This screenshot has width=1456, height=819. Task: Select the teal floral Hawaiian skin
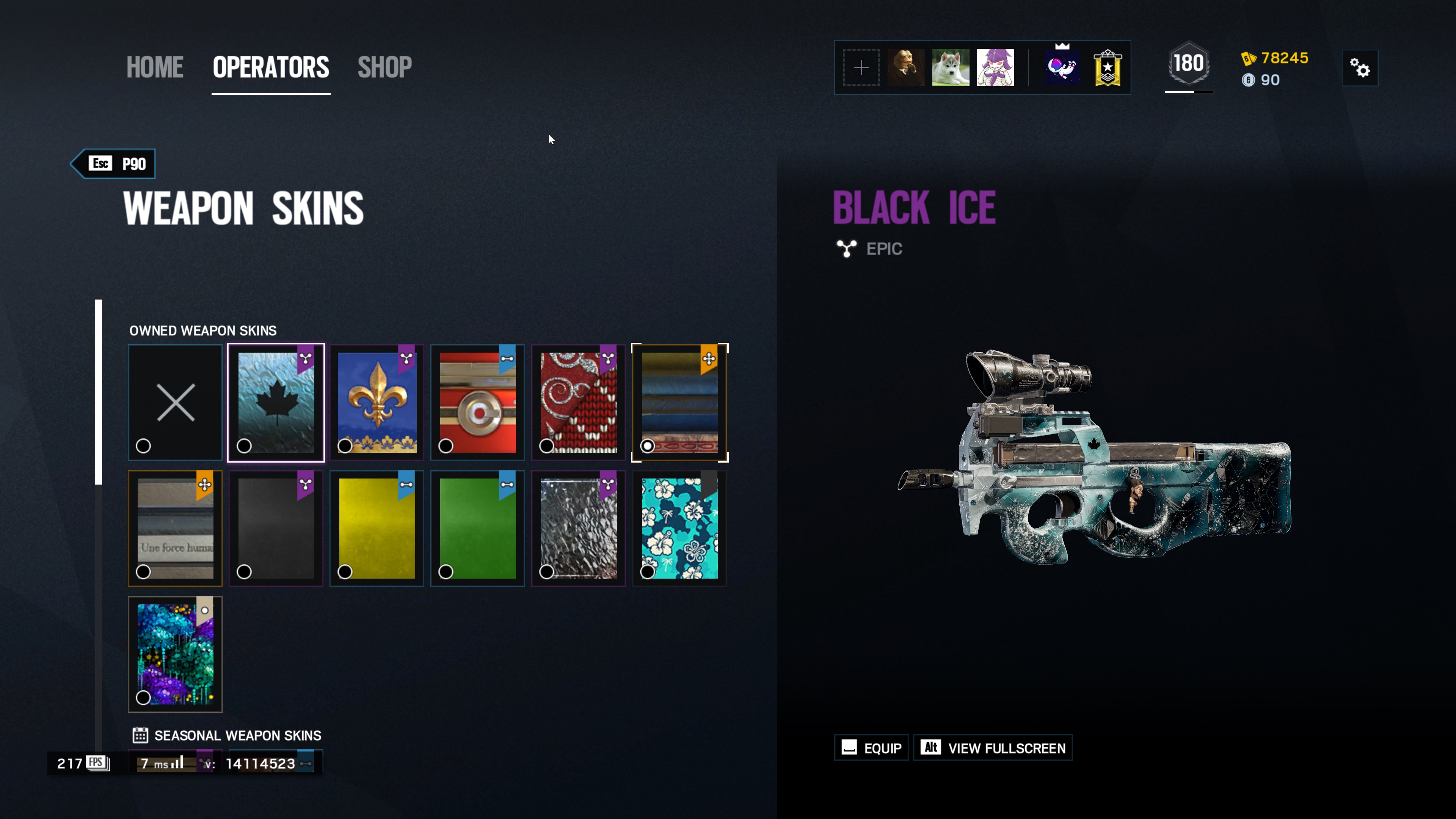coord(679,529)
